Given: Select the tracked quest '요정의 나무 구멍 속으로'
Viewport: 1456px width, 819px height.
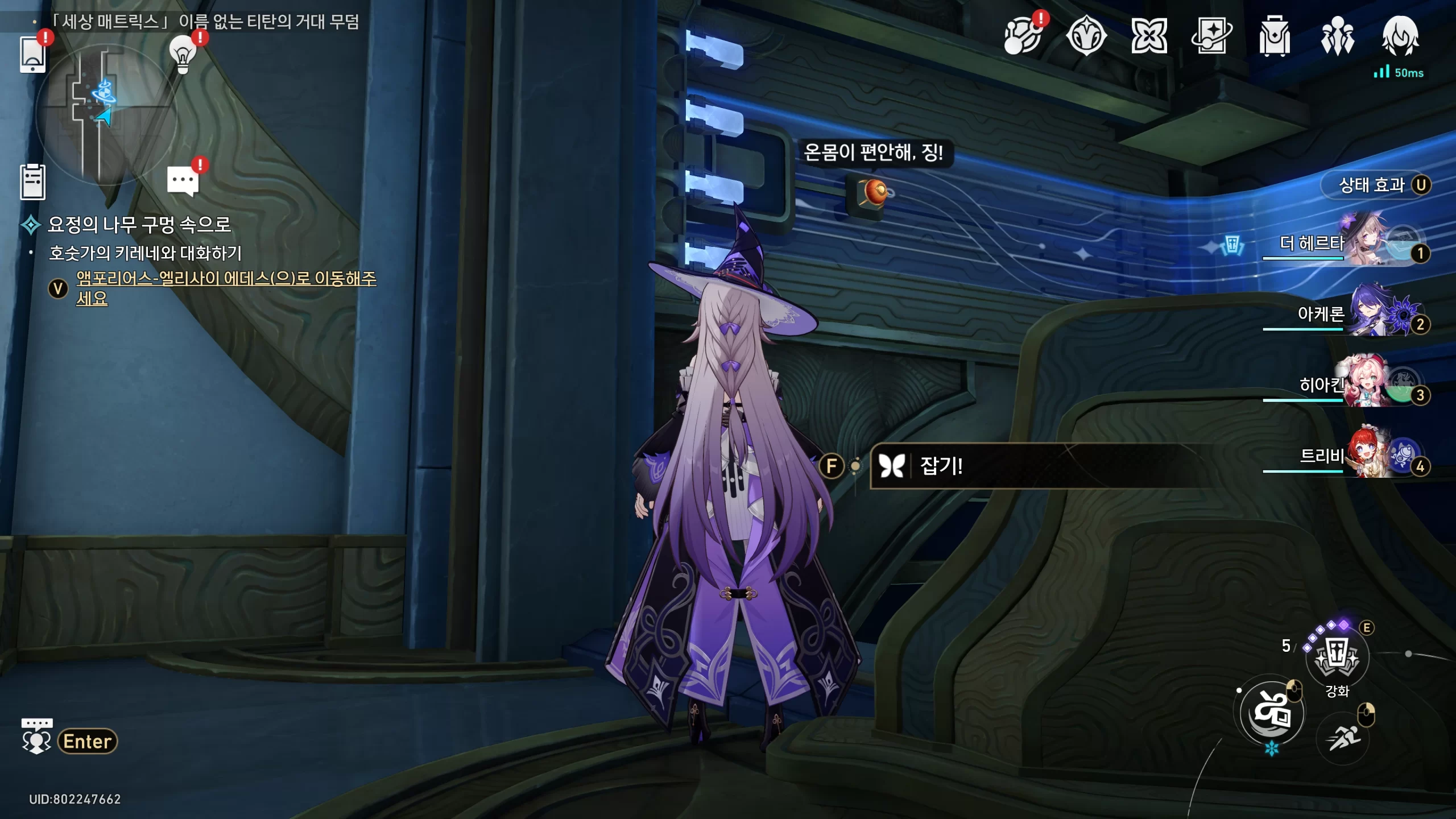Looking at the screenshot, I should pos(139,225).
